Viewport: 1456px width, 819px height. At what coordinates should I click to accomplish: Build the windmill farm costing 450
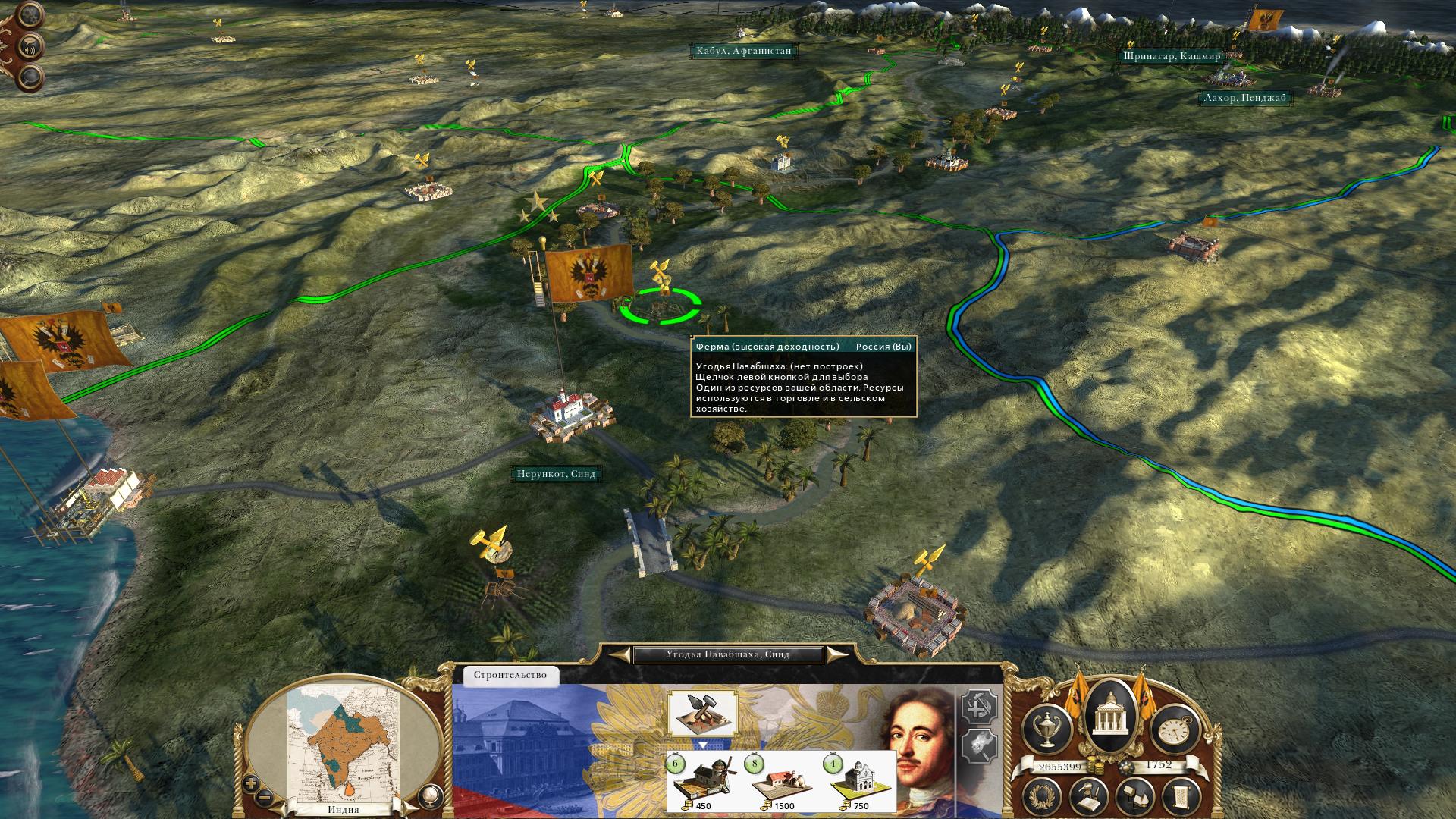point(702,783)
